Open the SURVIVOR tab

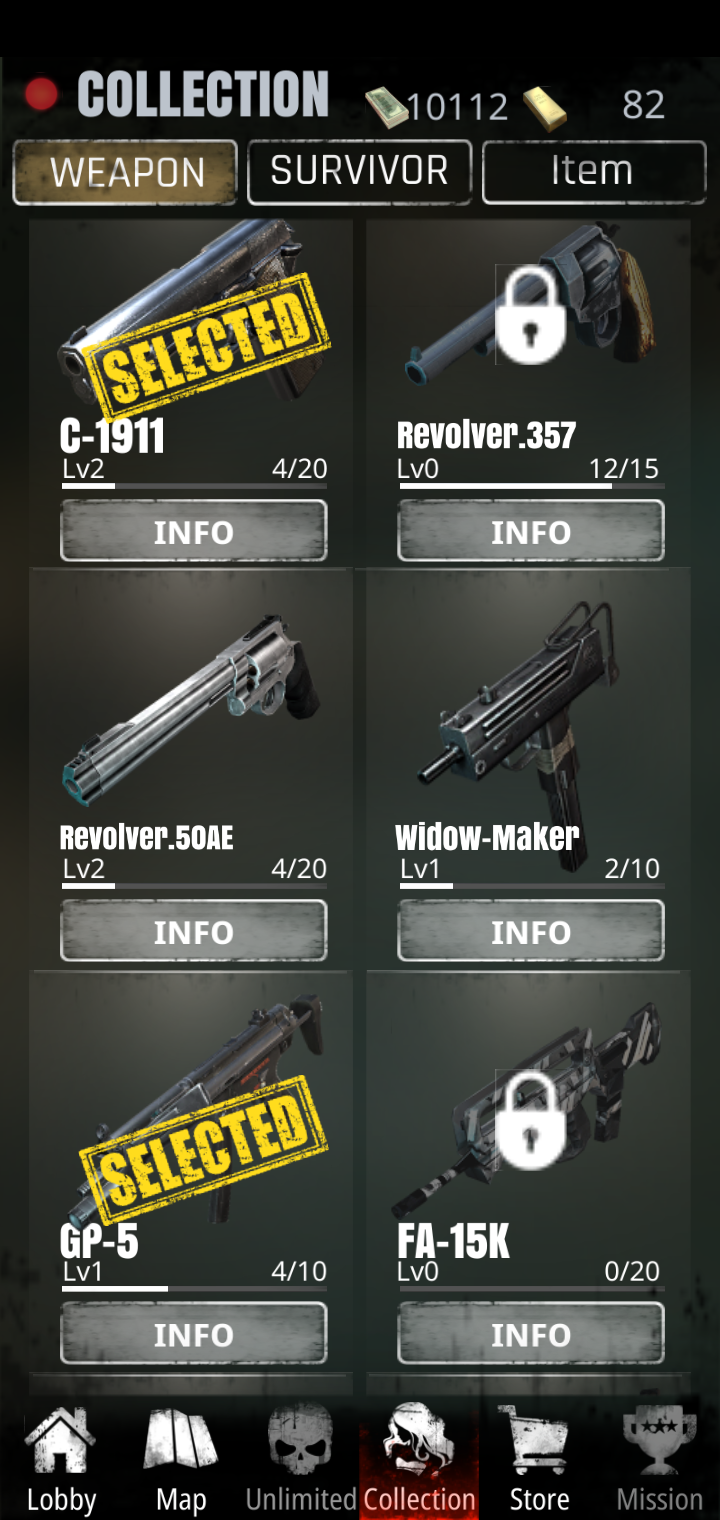[359, 172]
